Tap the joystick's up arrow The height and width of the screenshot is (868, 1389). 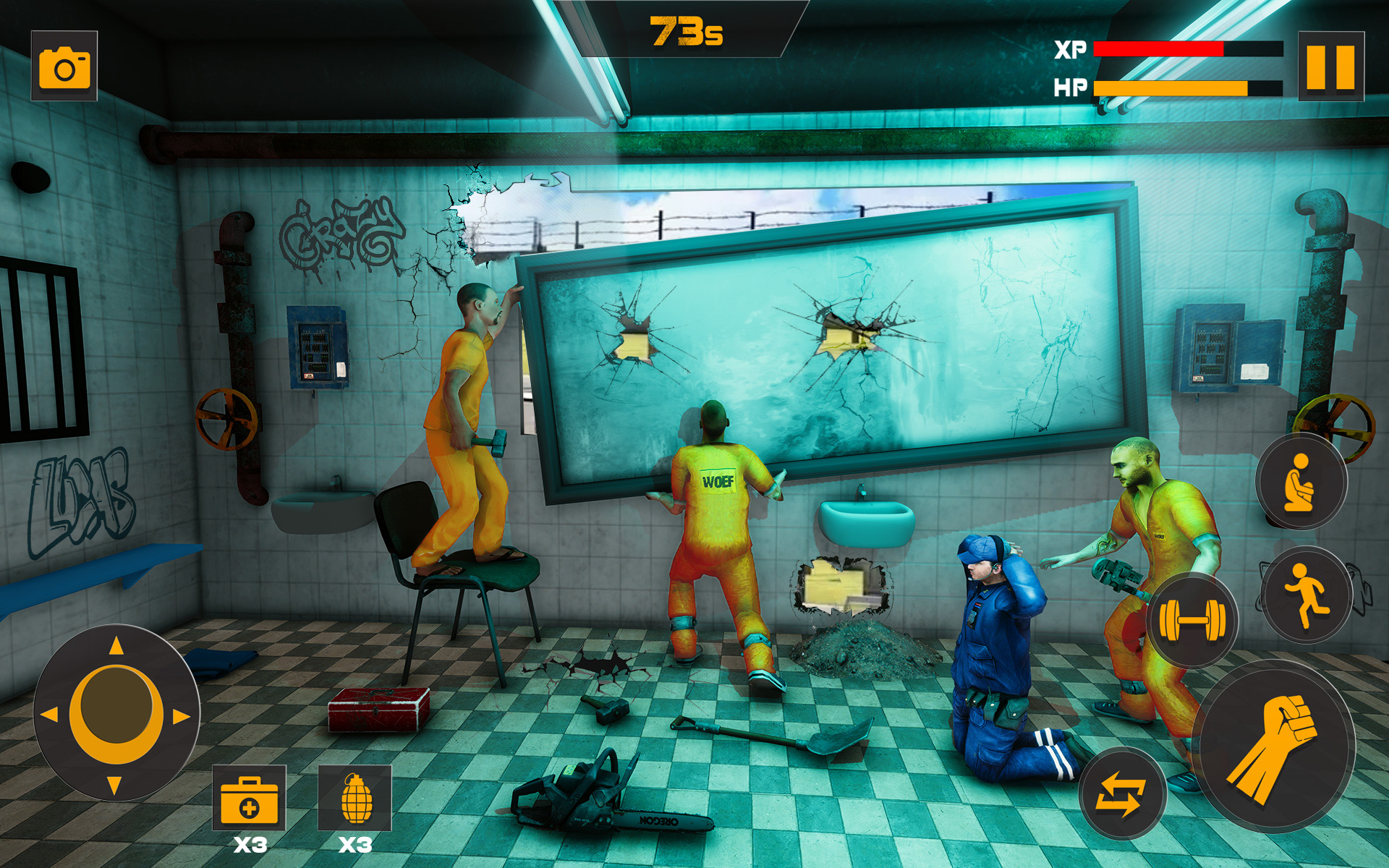tap(116, 646)
